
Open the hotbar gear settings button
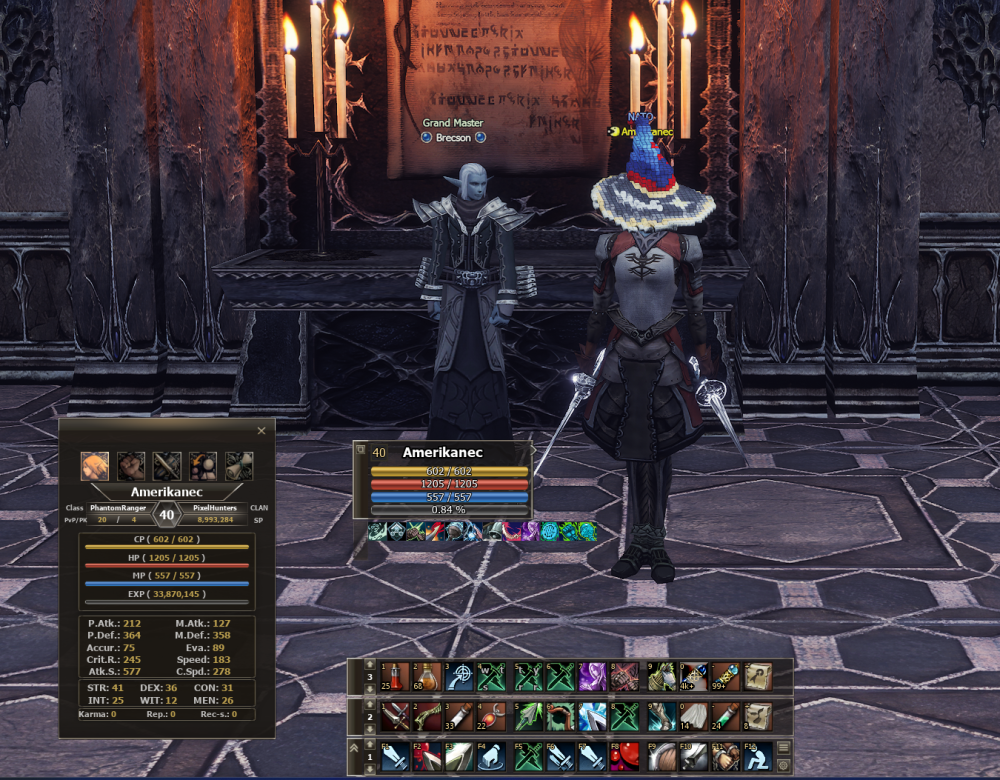click(x=784, y=765)
